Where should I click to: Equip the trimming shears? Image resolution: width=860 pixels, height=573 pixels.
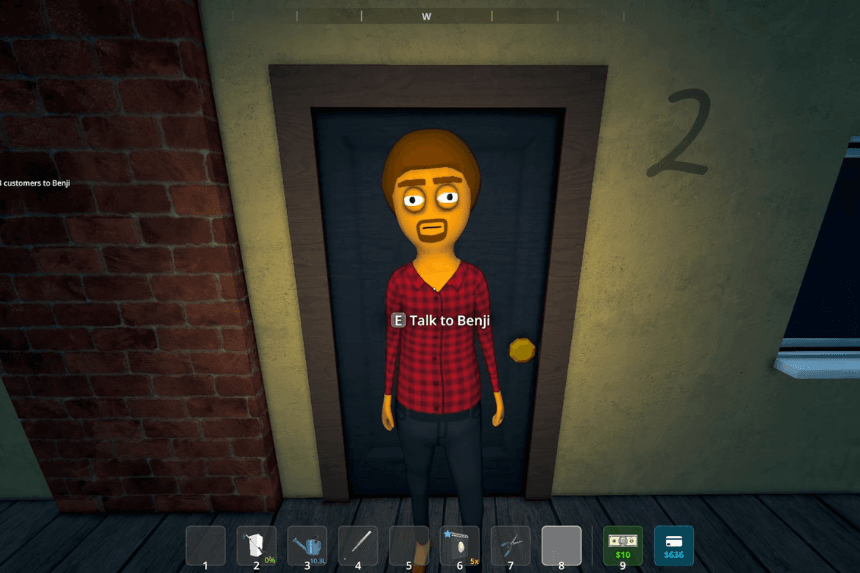(x=511, y=546)
